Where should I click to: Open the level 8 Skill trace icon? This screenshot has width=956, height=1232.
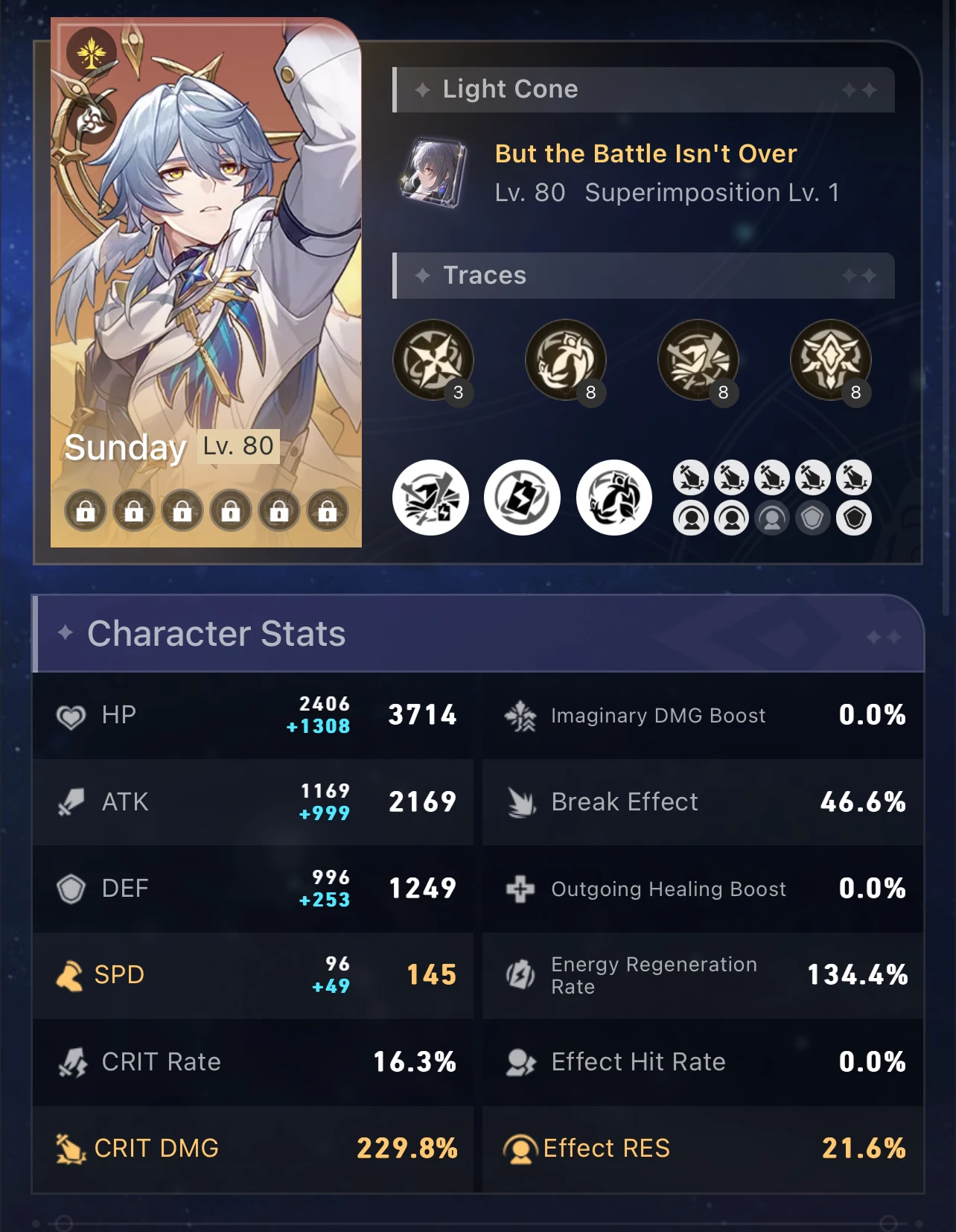point(566,360)
